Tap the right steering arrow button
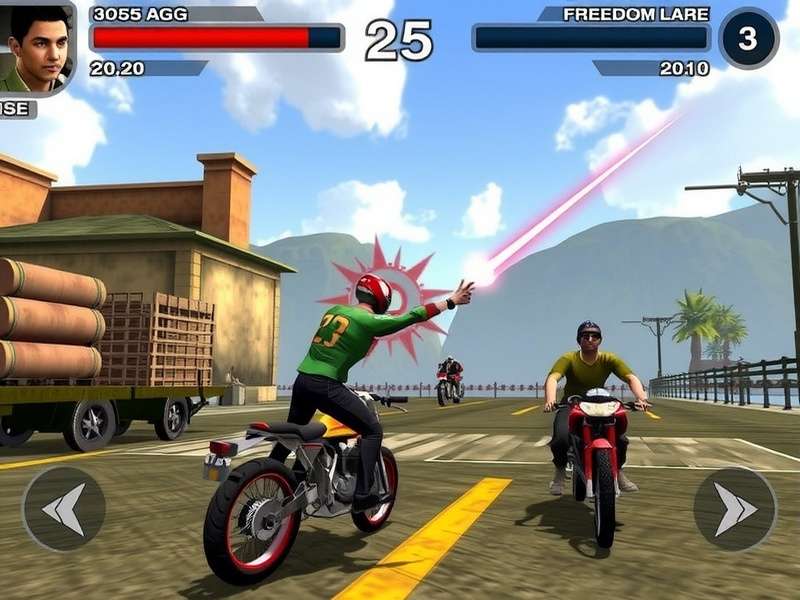 point(735,509)
